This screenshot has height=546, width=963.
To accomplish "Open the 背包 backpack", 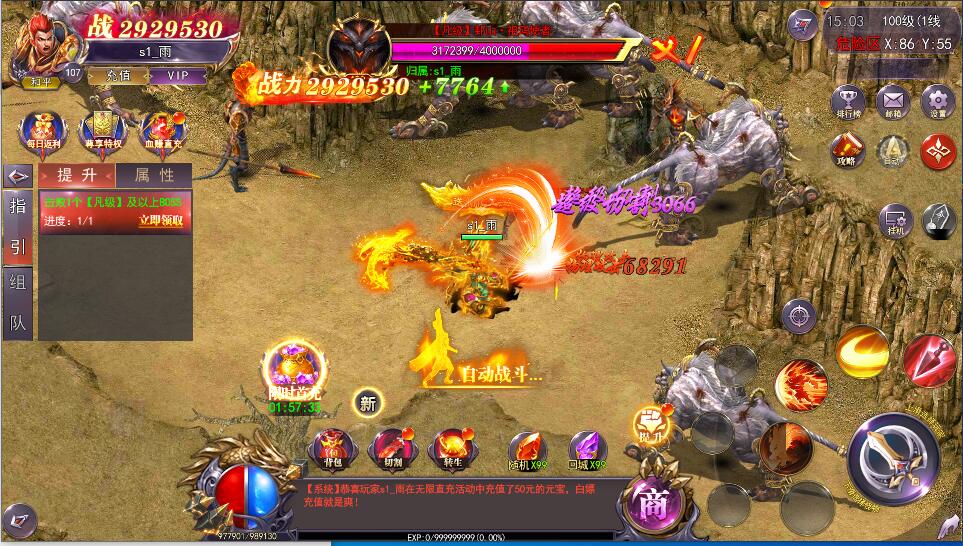I will pos(330,448).
